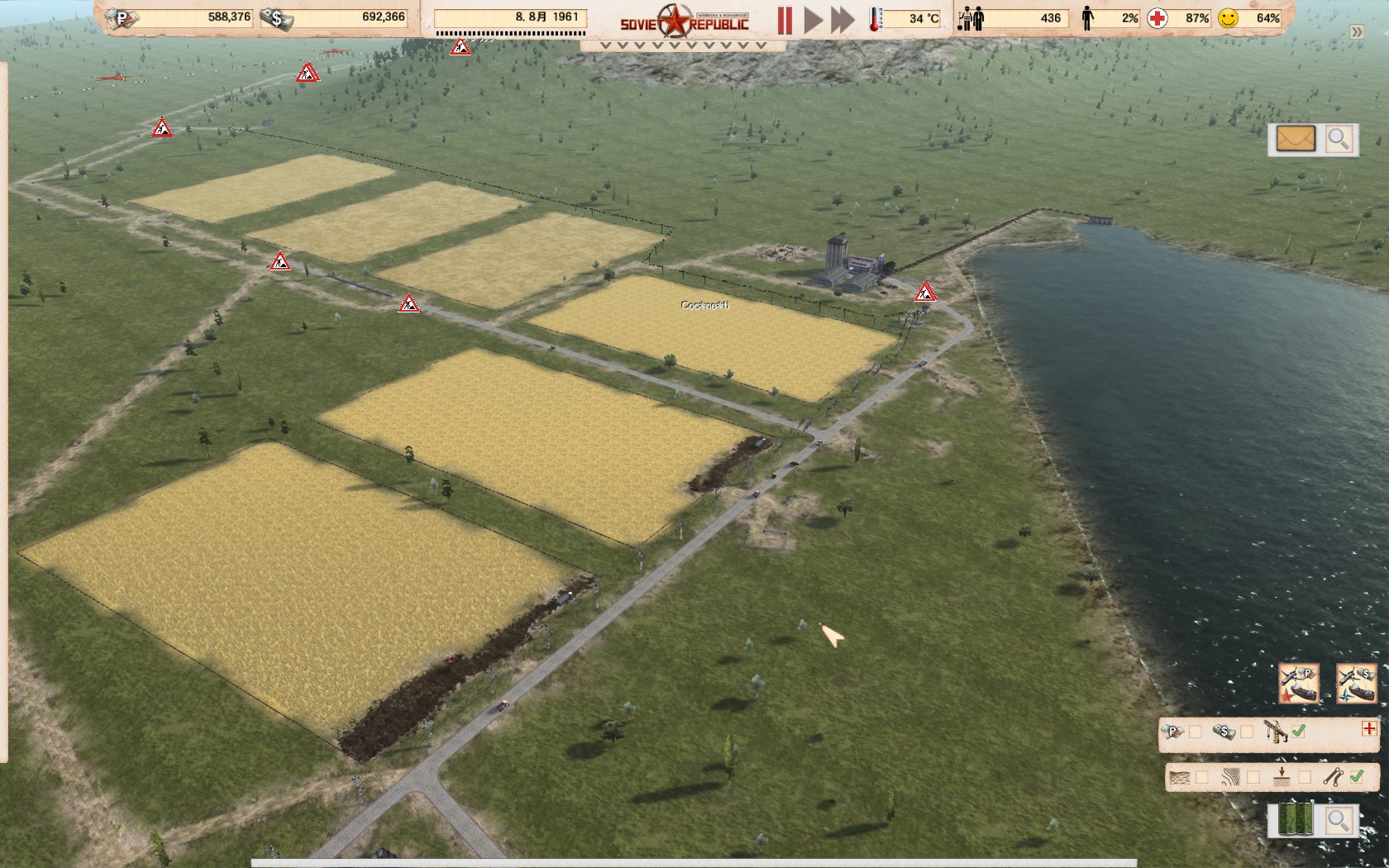The height and width of the screenshot is (868, 1389).
Task: Expand the double-arrow panel toggle
Action: (1357, 32)
